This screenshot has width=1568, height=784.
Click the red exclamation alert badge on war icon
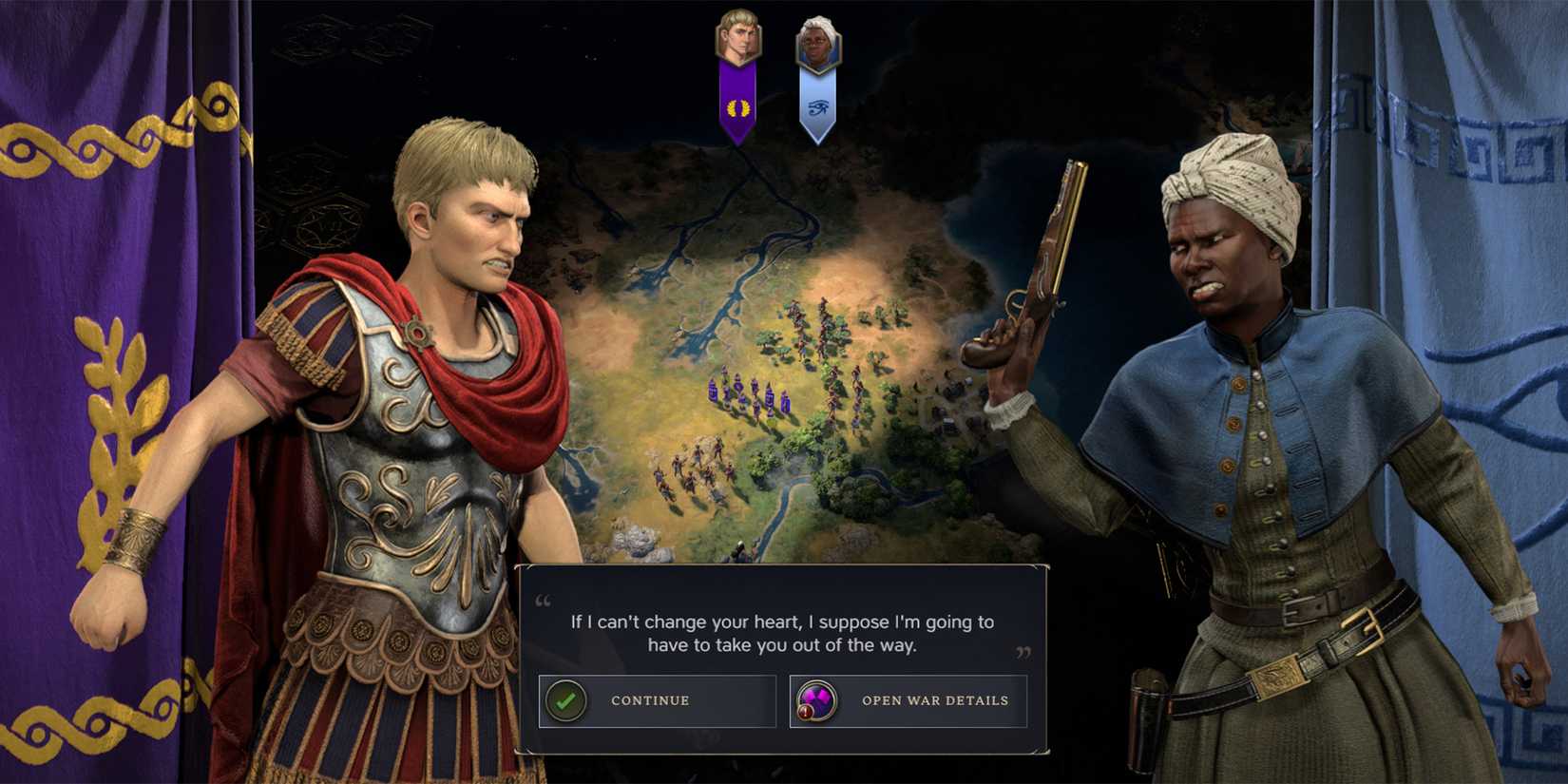[x=806, y=712]
